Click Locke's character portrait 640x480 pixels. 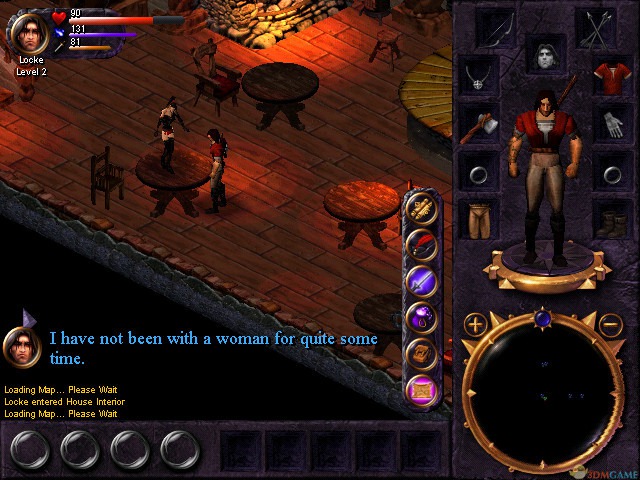(28, 32)
